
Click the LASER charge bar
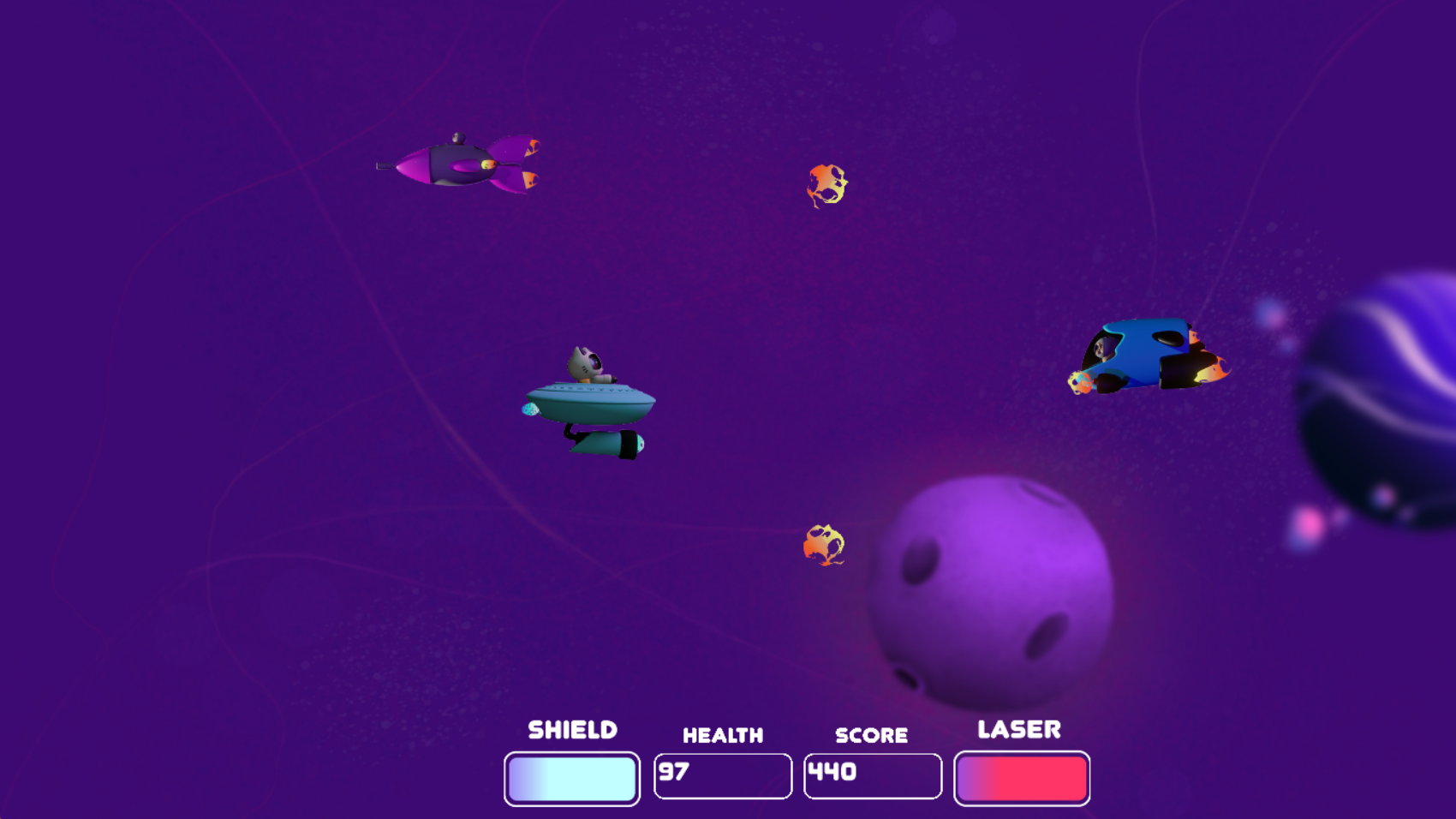pyautogui.click(x=1021, y=776)
